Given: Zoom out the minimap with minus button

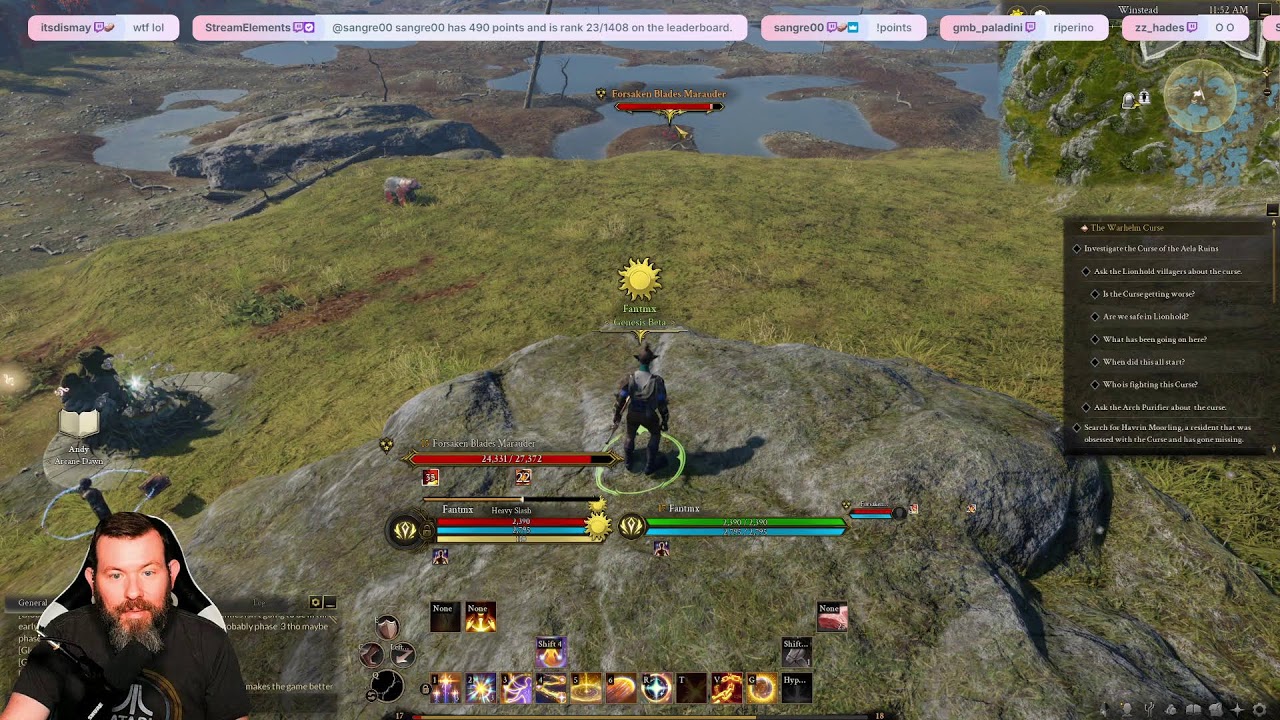Looking at the screenshot, I should point(1272,210).
